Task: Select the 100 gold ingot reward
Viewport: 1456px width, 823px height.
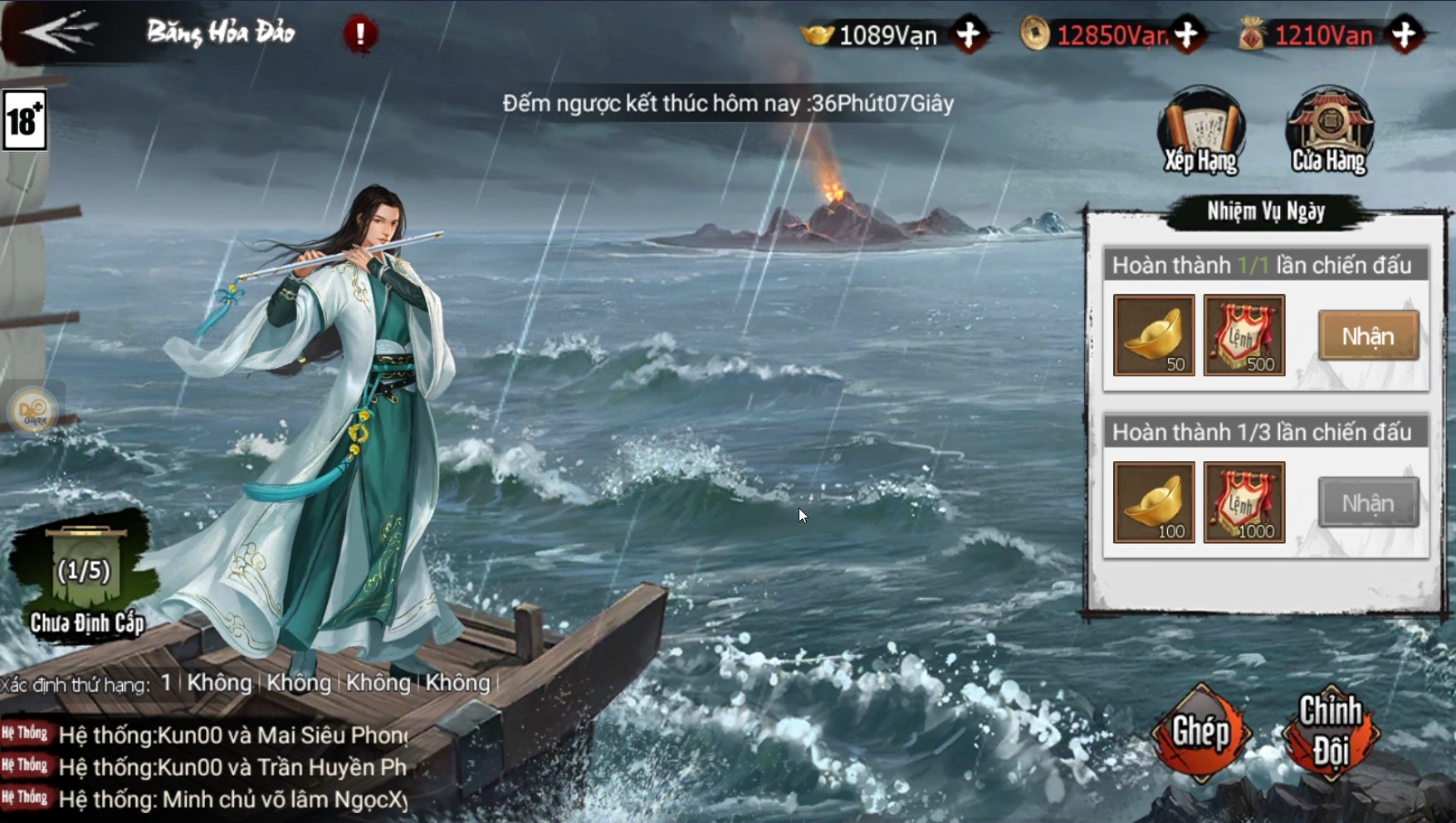Action: (1154, 502)
